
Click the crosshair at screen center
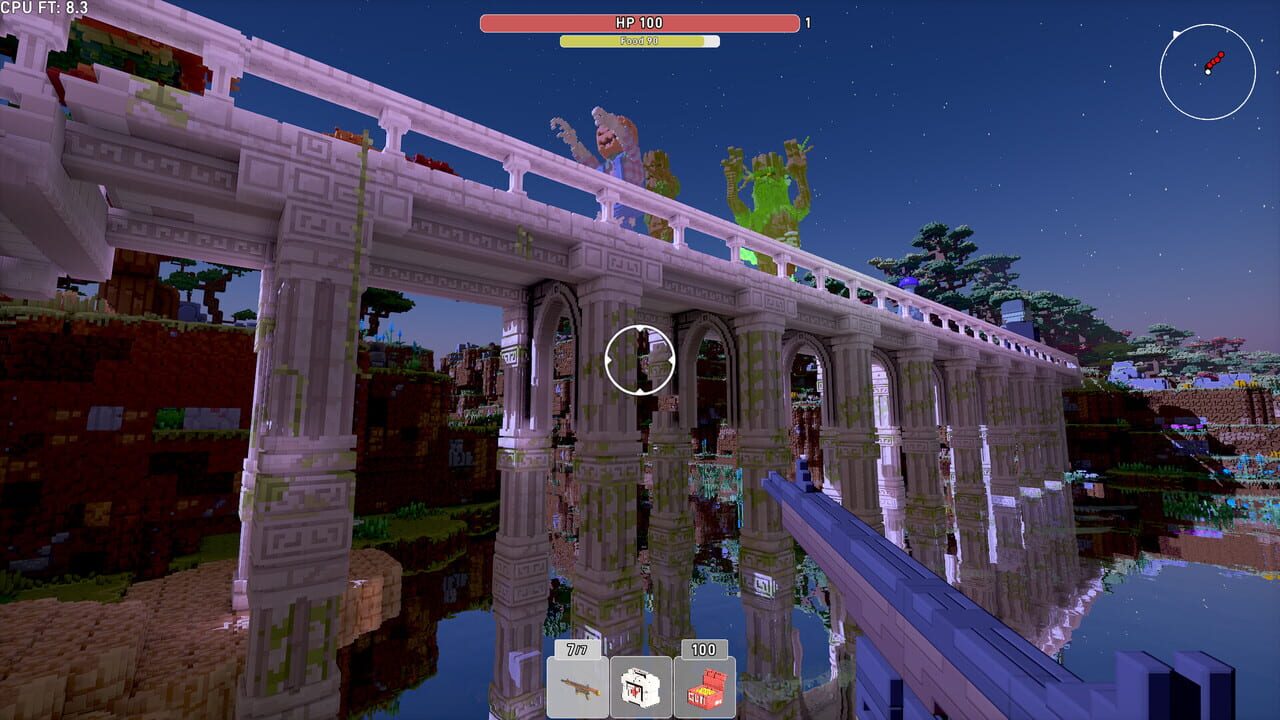coord(640,360)
